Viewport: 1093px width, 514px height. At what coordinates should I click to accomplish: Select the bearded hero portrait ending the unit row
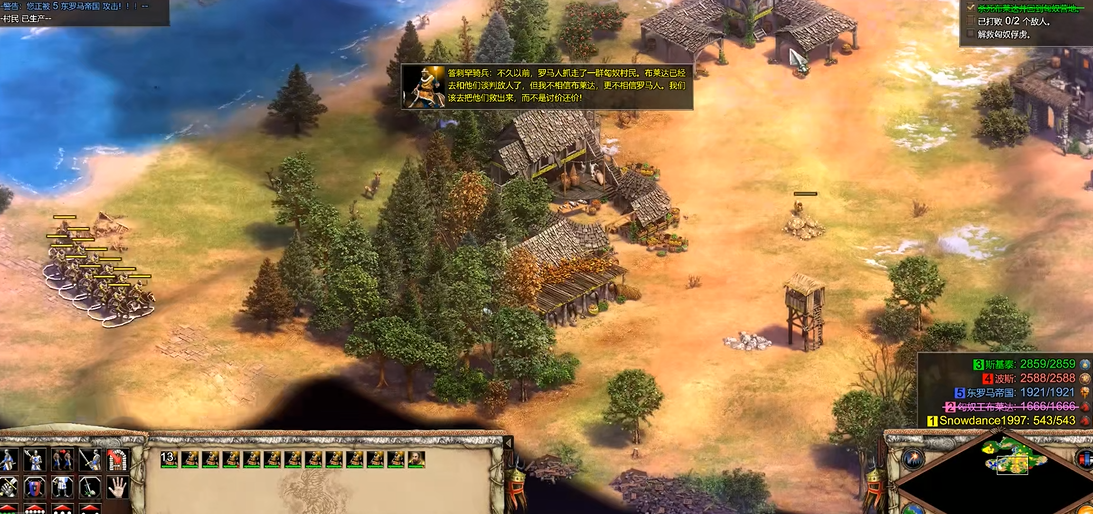click(x=416, y=459)
